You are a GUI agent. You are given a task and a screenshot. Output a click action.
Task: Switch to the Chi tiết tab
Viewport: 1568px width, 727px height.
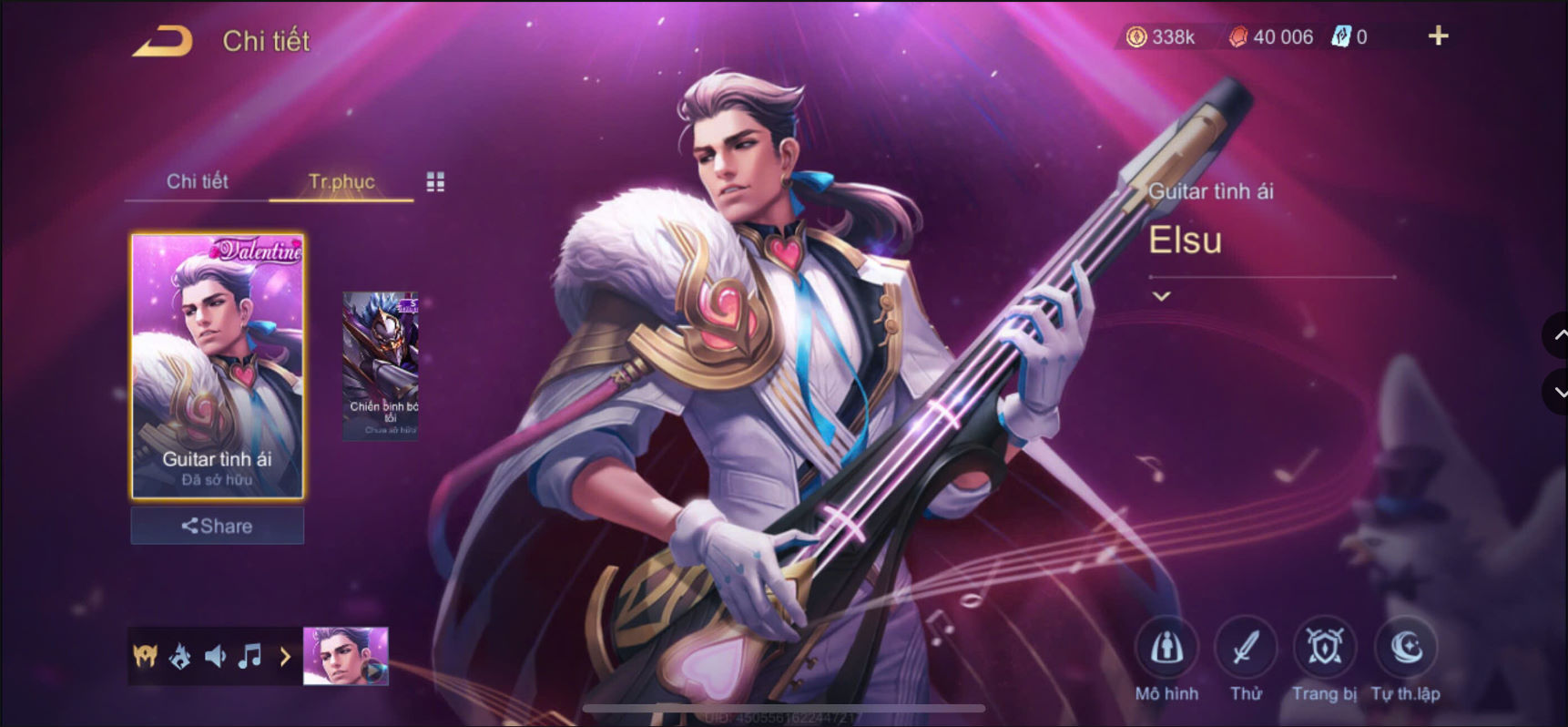tap(196, 181)
